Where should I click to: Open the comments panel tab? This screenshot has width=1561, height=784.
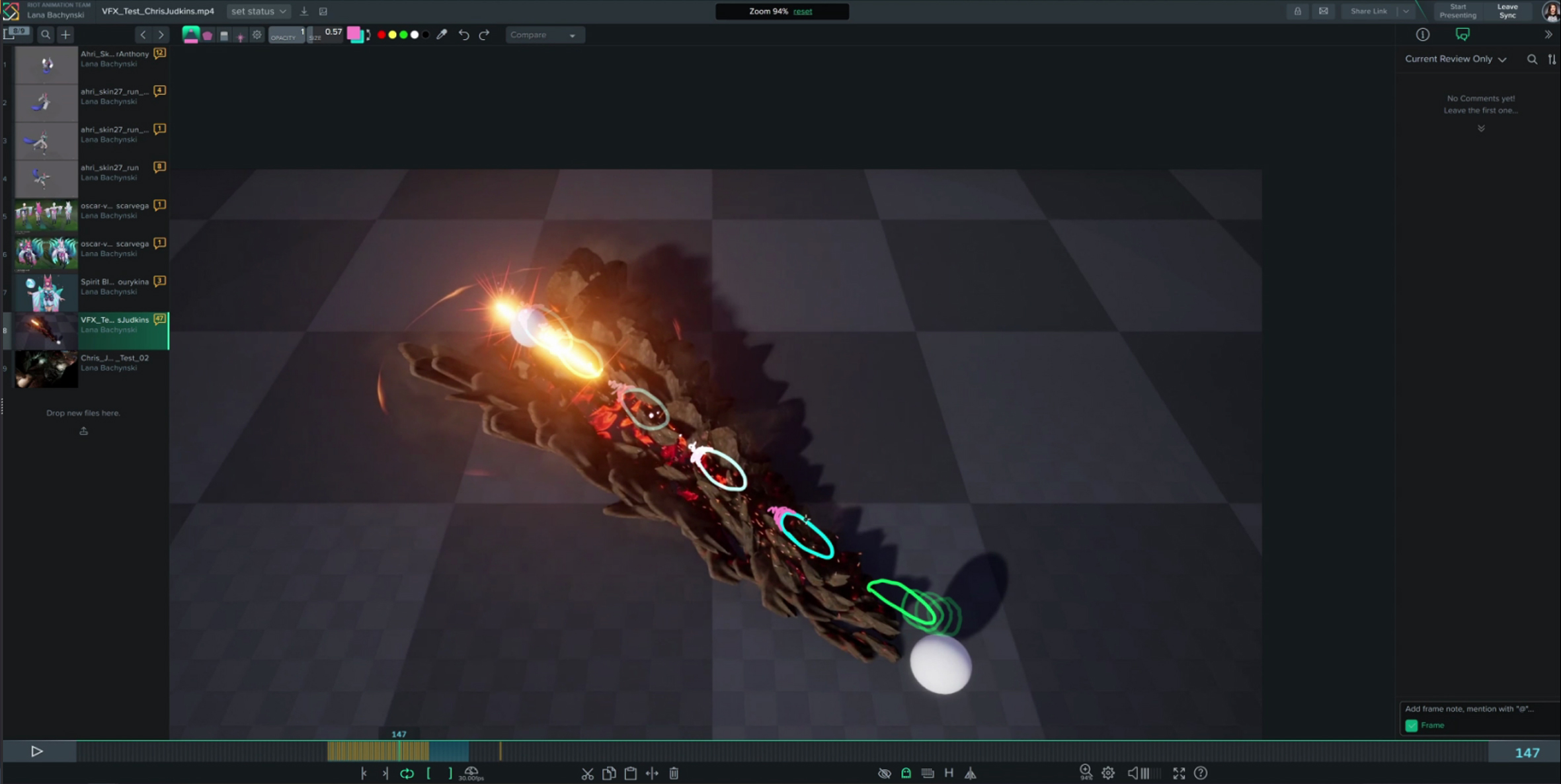pos(1464,34)
